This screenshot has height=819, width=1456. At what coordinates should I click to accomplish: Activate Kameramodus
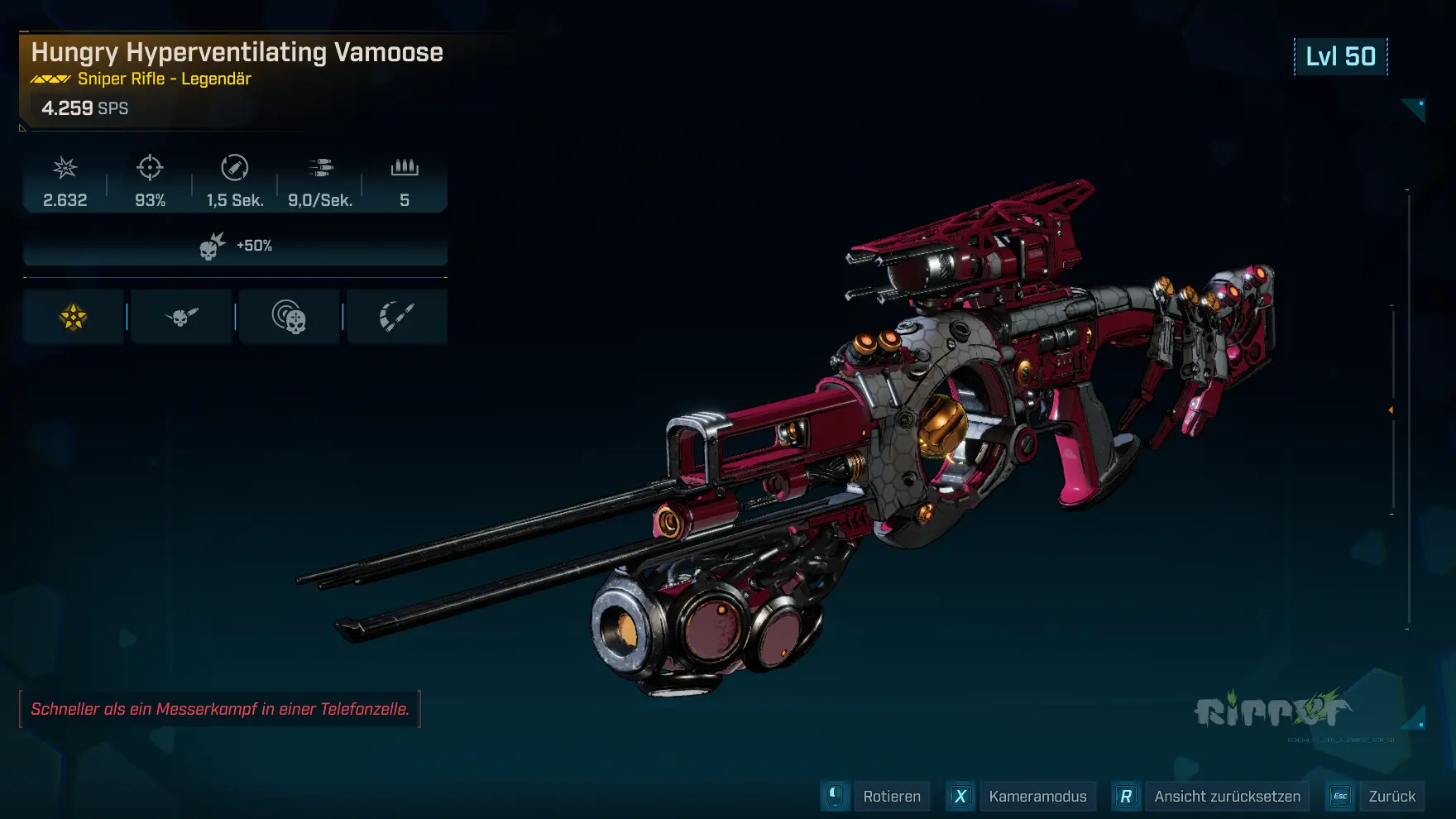[x=1037, y=796]
